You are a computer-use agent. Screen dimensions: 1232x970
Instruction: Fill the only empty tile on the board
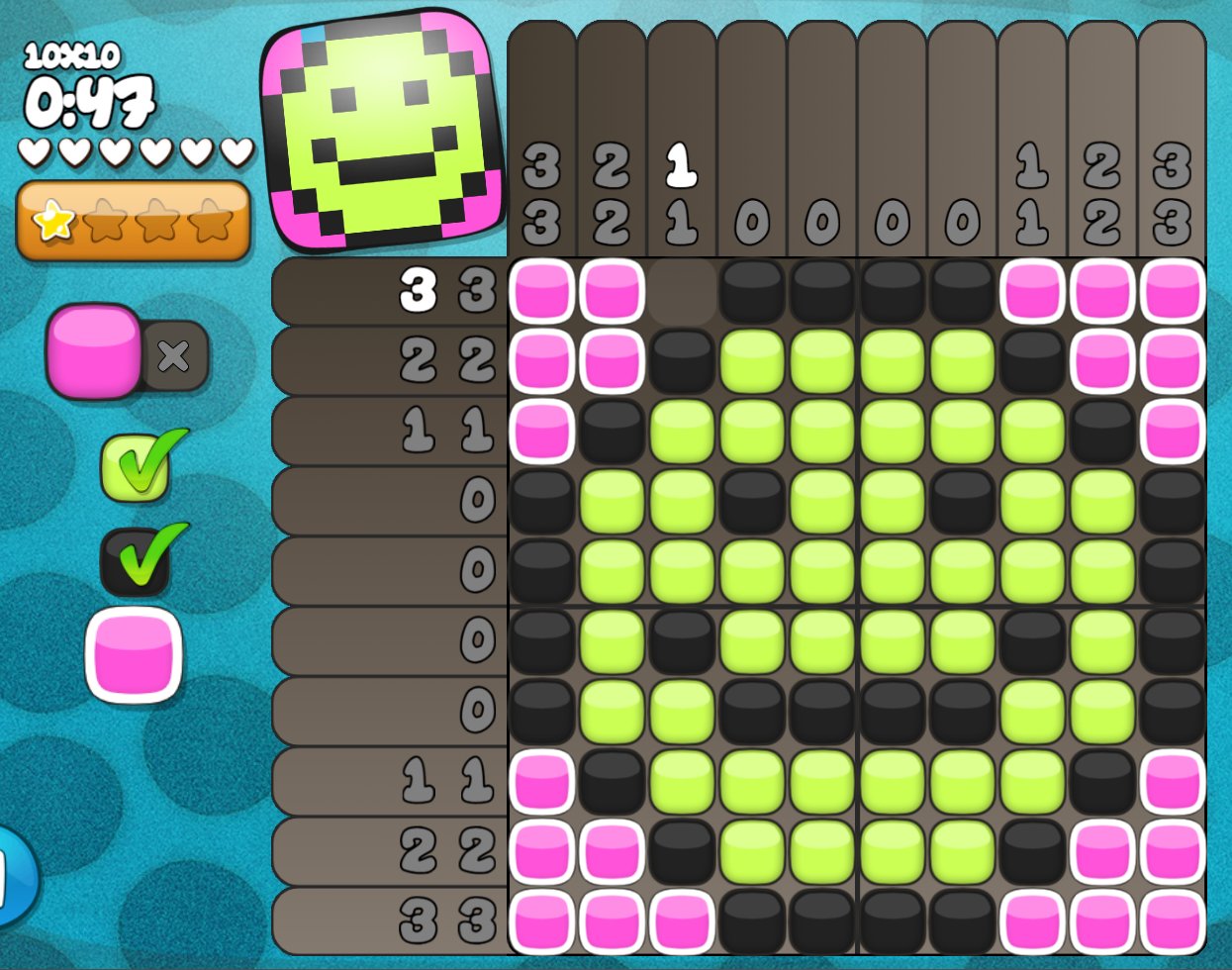coord(682,292)
